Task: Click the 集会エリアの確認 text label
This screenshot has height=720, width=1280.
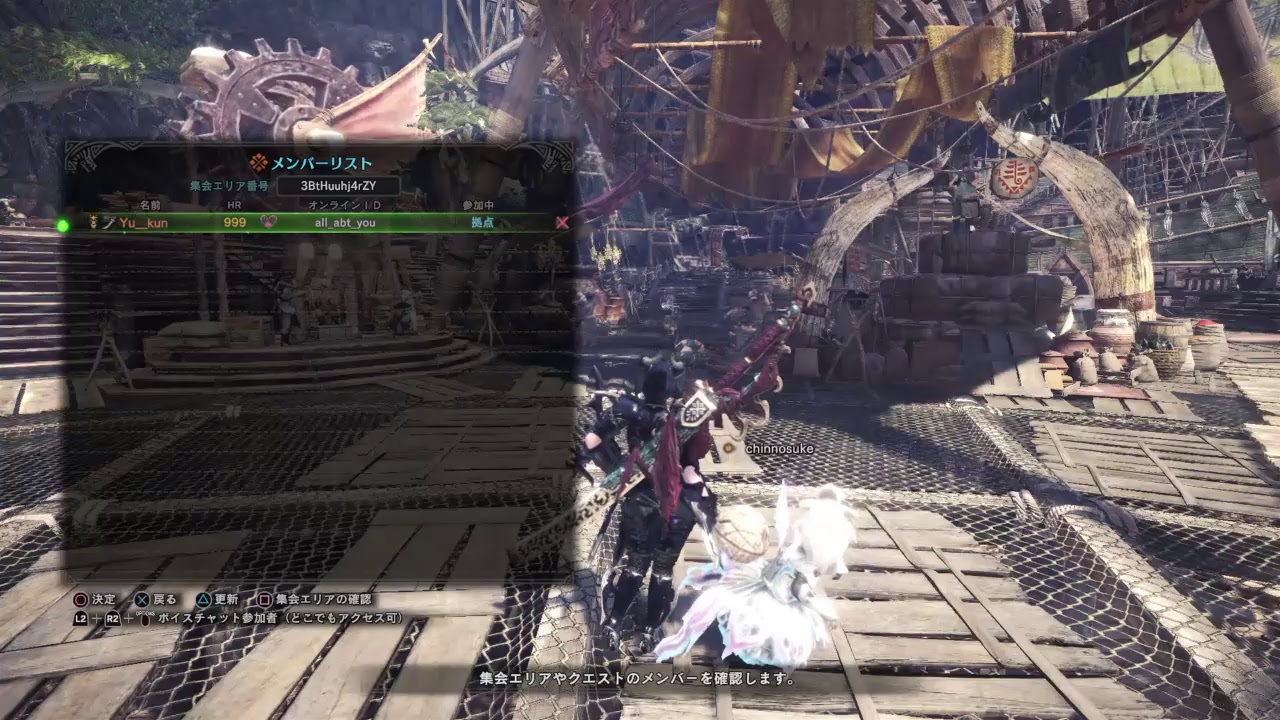Action: (x=326, y=598)
